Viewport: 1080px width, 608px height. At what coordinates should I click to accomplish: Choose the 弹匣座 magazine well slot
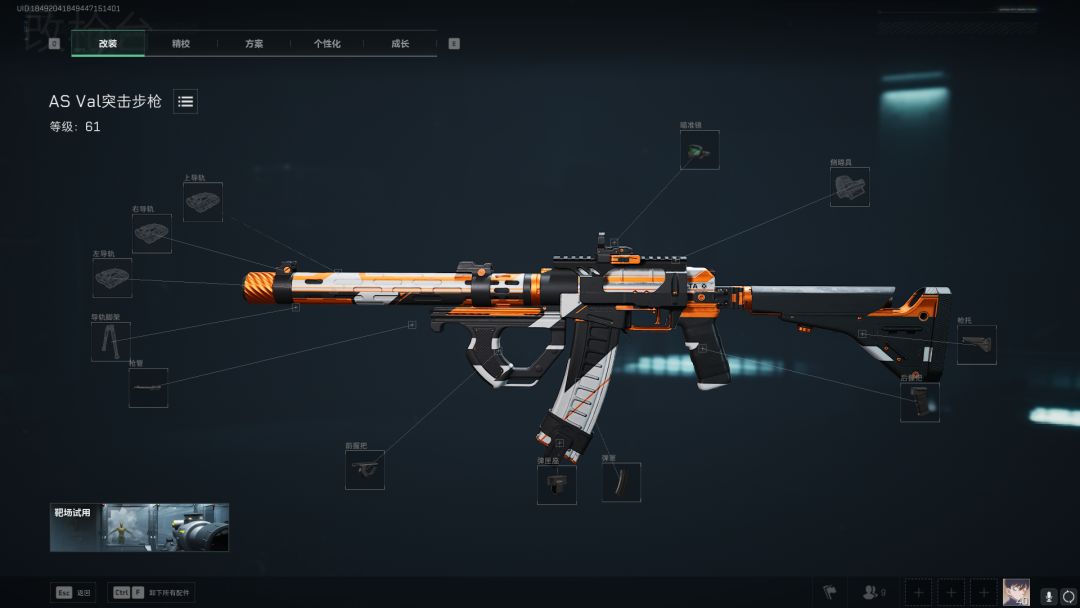(557, 484)
